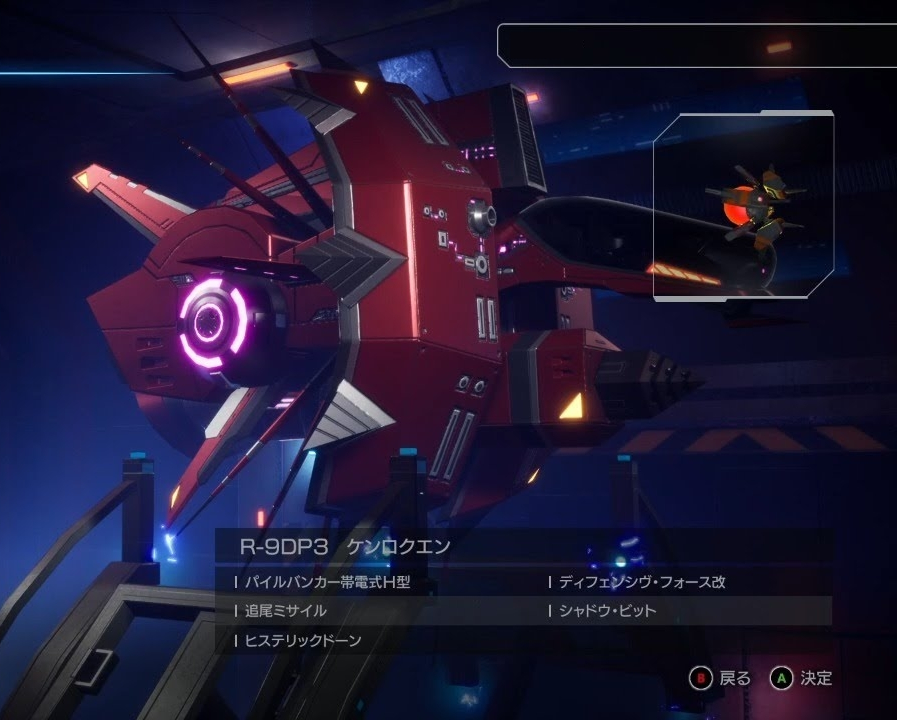Open the Force preview thumbnail

pyautogui.click(x=743, y=207)
